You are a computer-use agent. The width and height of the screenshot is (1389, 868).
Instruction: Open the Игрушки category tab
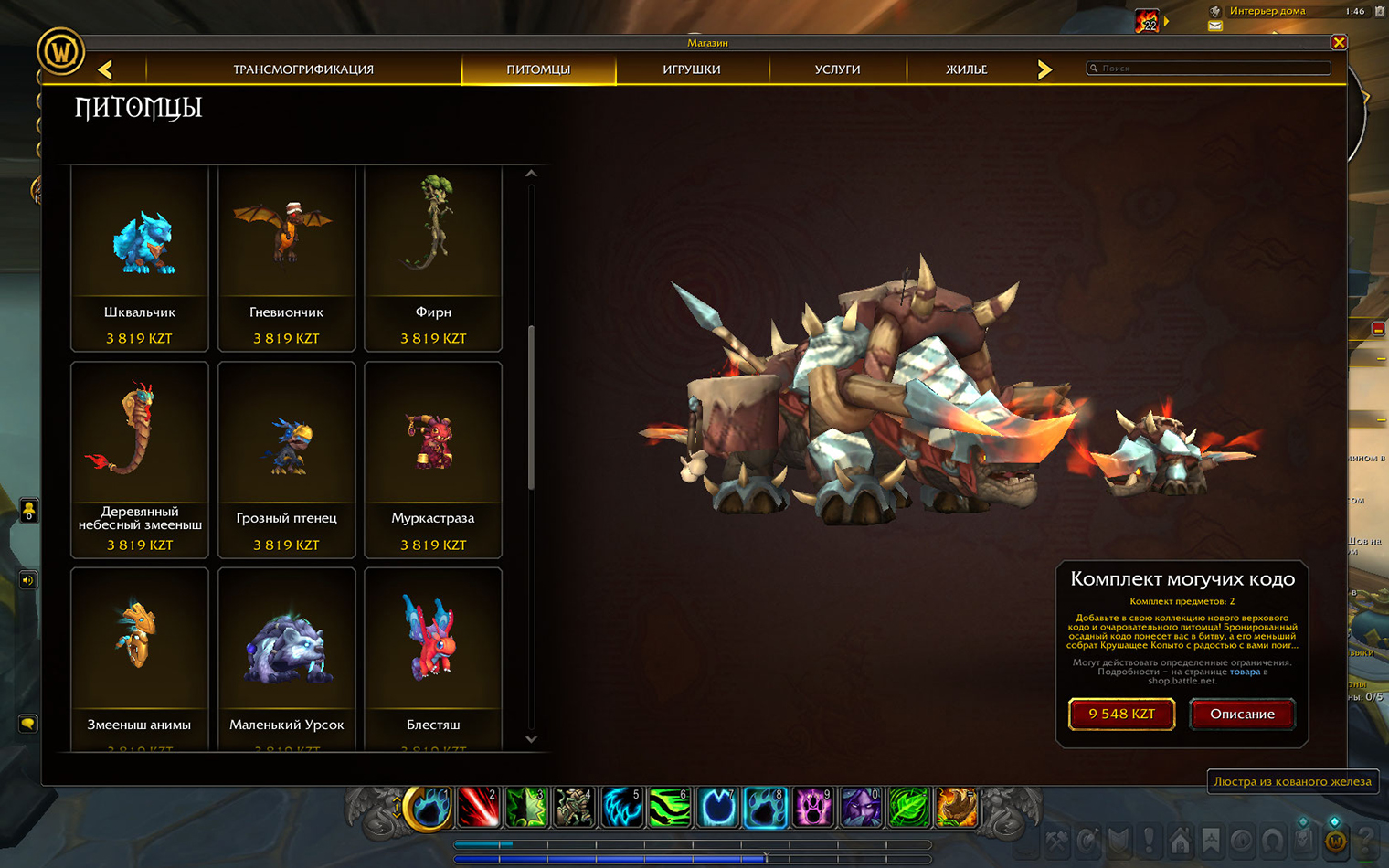coord(692,69)
